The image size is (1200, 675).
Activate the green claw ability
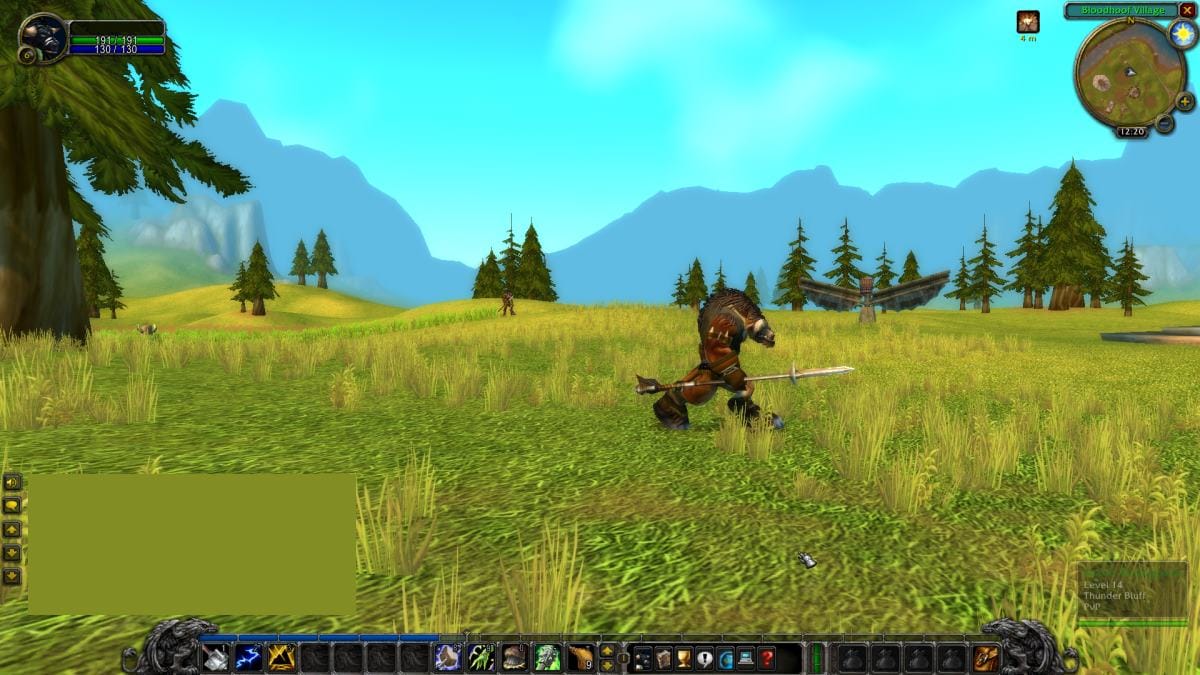click(x=481, y=657)
